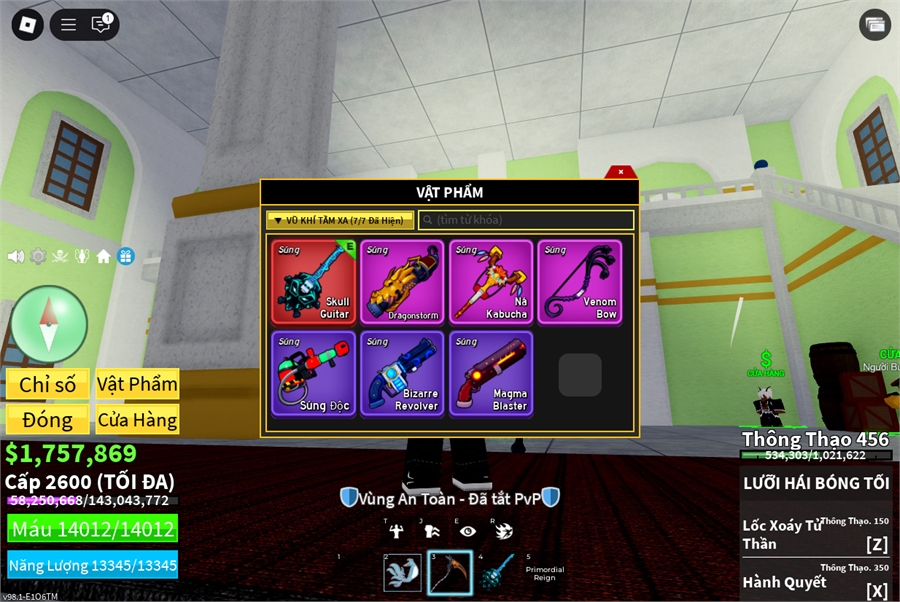Screen dimensions: 900x602
Task: Click the inventory keyword search field
Action: 526,220
